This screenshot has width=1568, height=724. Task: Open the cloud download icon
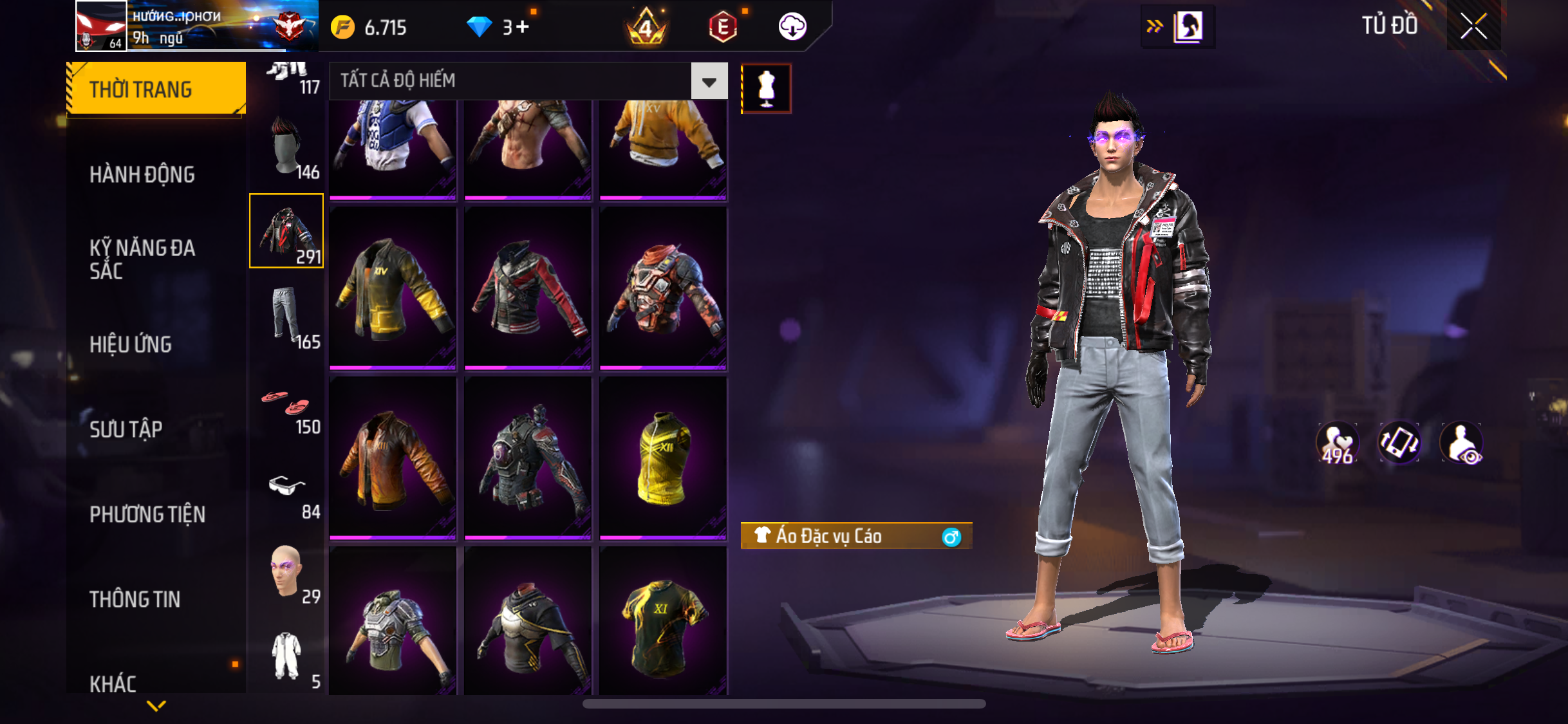(x=792, y=27)
